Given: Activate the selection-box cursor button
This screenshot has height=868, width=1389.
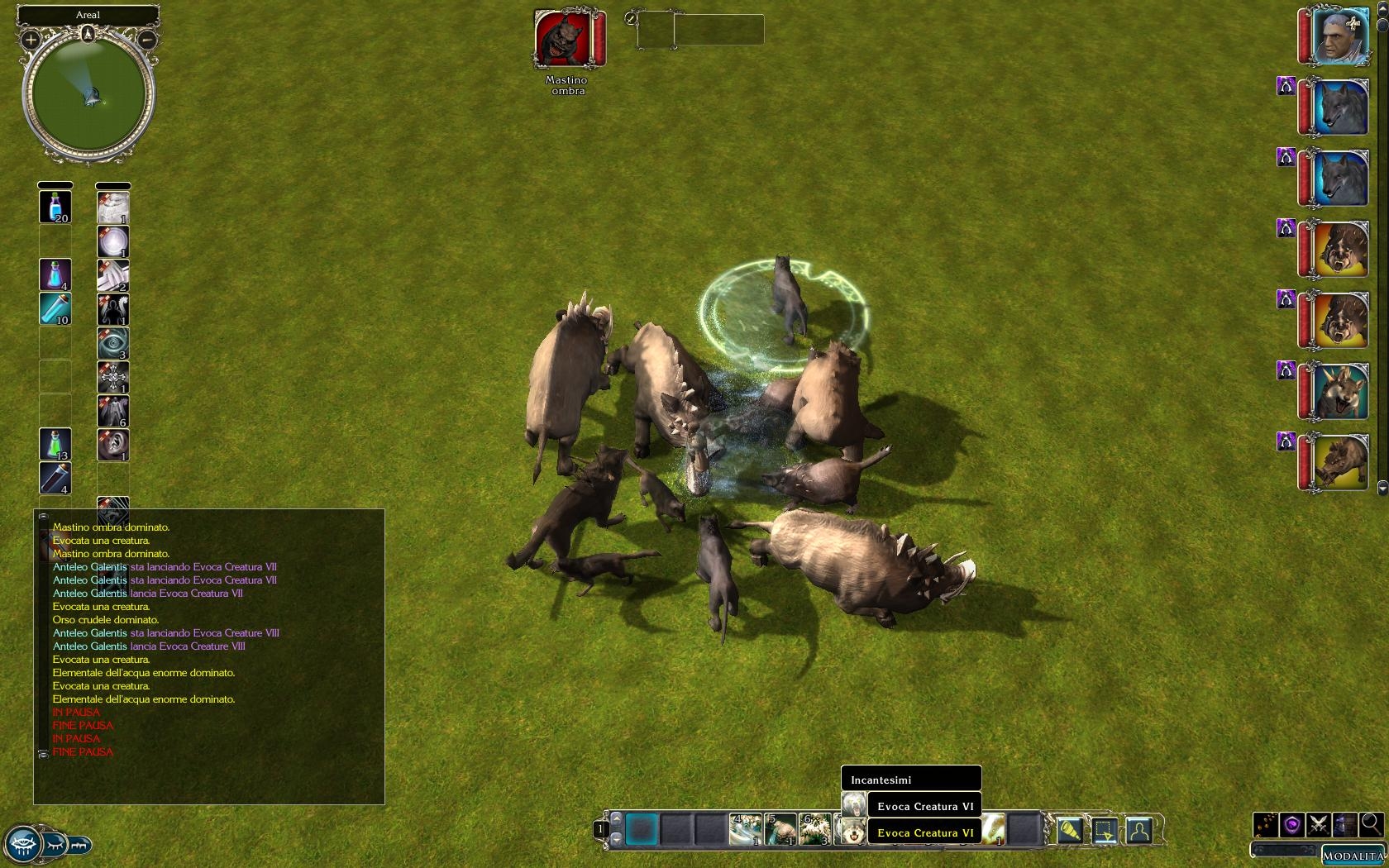Looking at the screenshot, I should (x=1105, y=829).
